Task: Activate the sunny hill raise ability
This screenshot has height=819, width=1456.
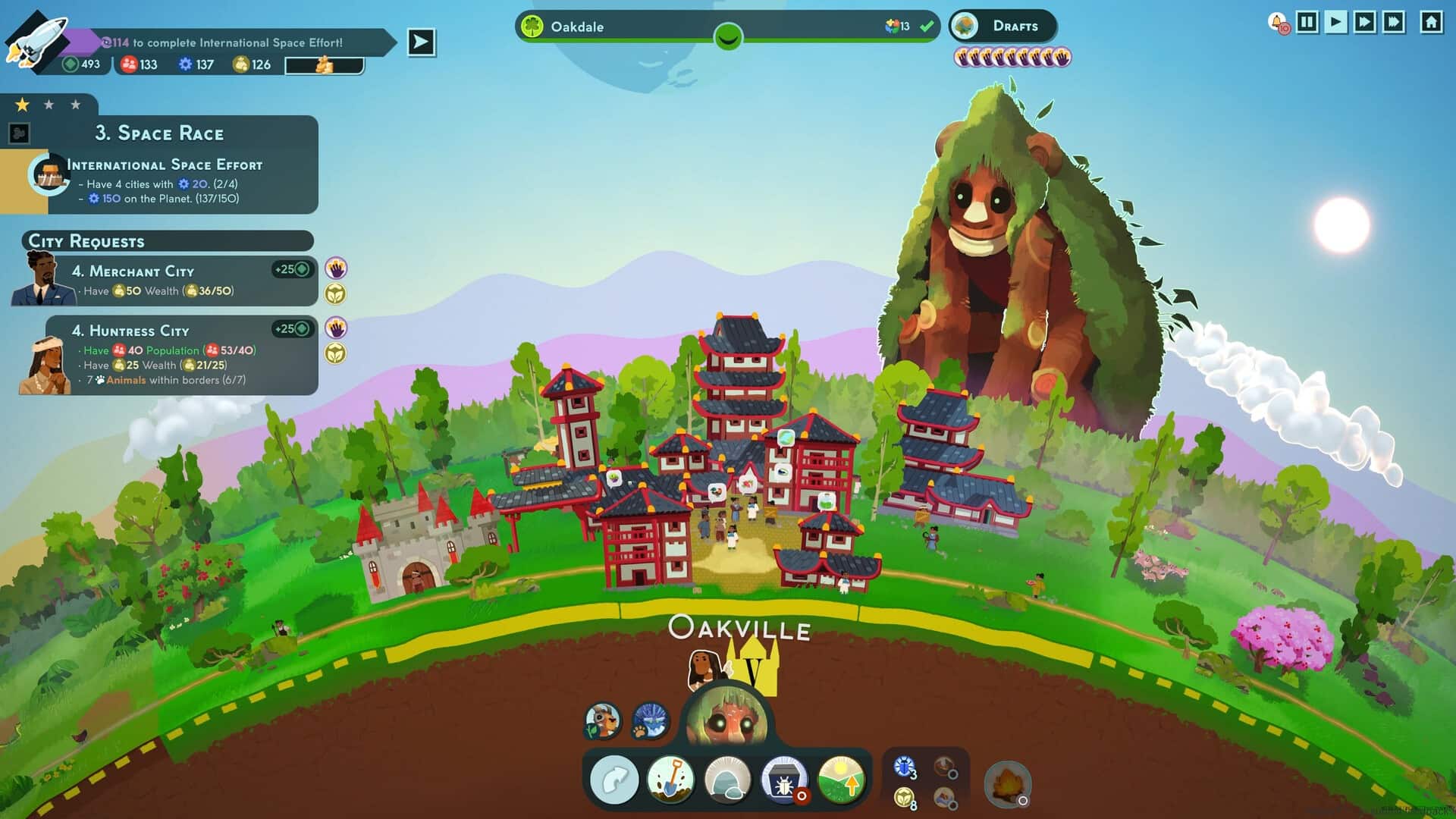Action: (x=841, y=780)
